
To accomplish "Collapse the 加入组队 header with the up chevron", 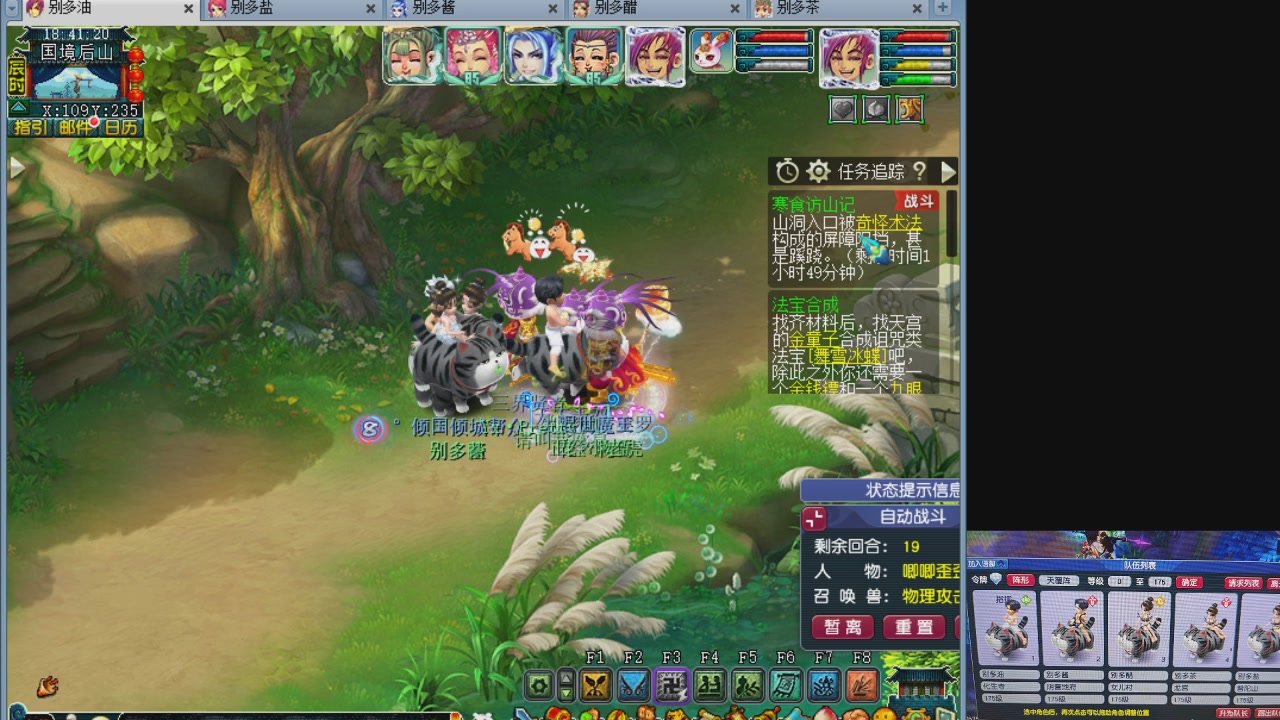I will (1001, 564).
